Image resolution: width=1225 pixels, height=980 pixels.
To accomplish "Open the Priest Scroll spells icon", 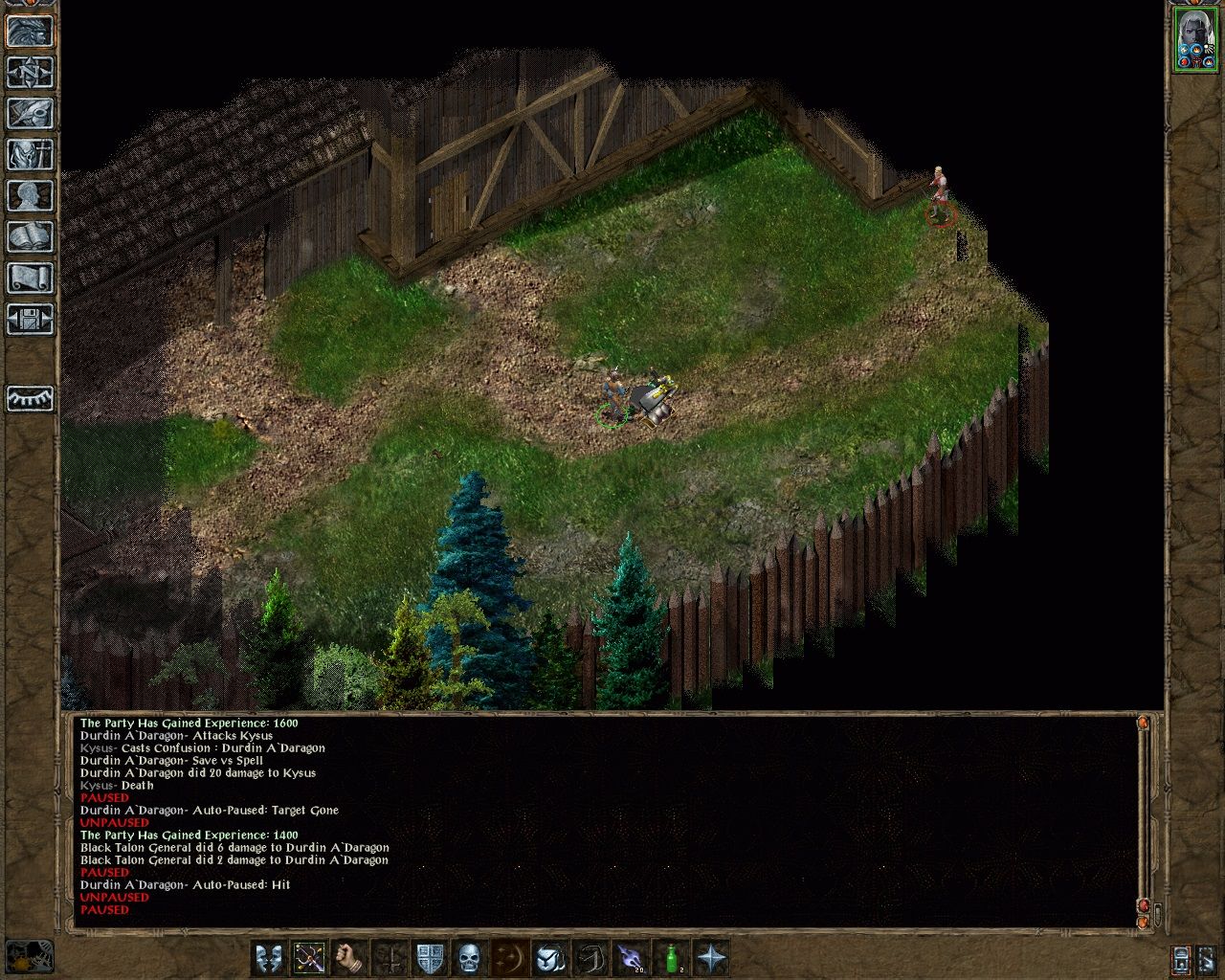I will [x=32, y=278].
